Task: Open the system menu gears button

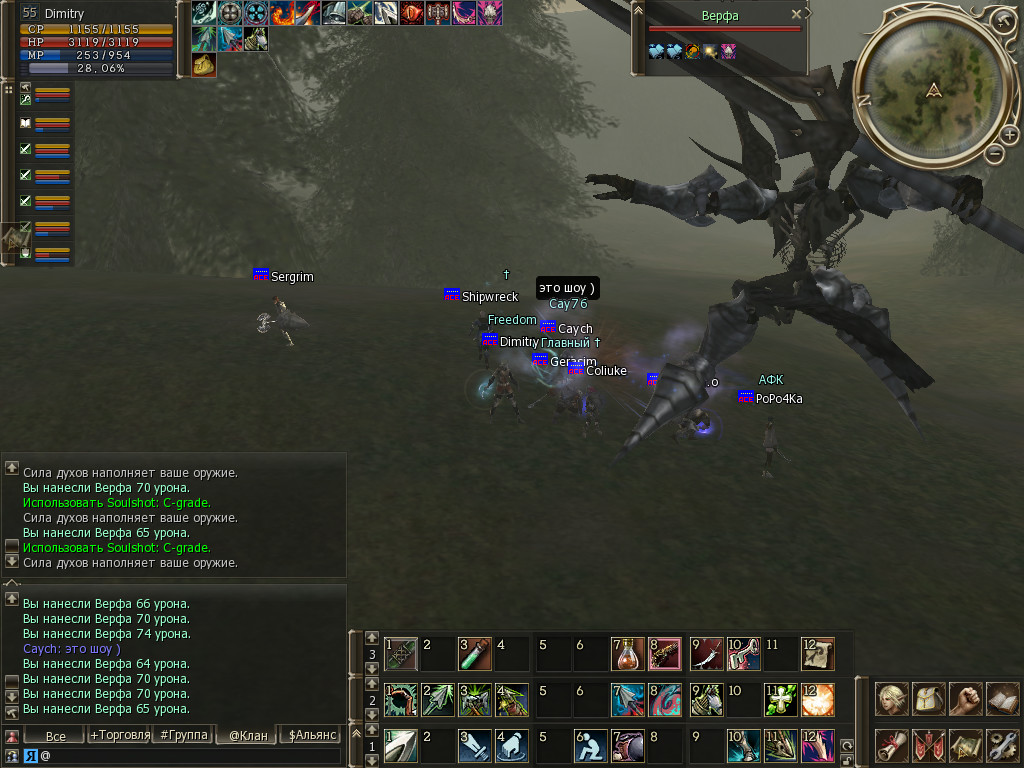Action: point(1002,744)
